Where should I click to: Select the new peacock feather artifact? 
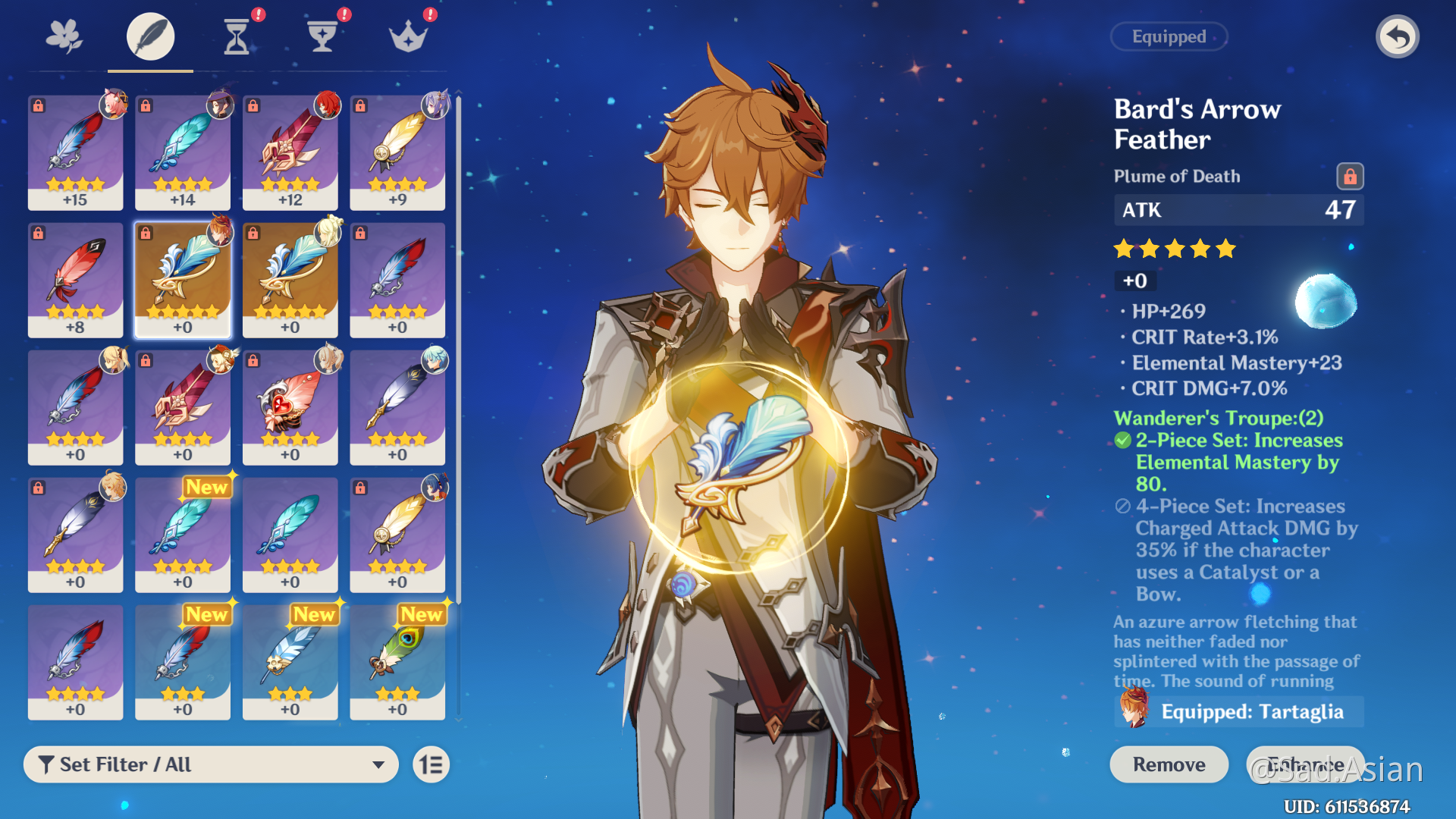click(x=397, y=661)
